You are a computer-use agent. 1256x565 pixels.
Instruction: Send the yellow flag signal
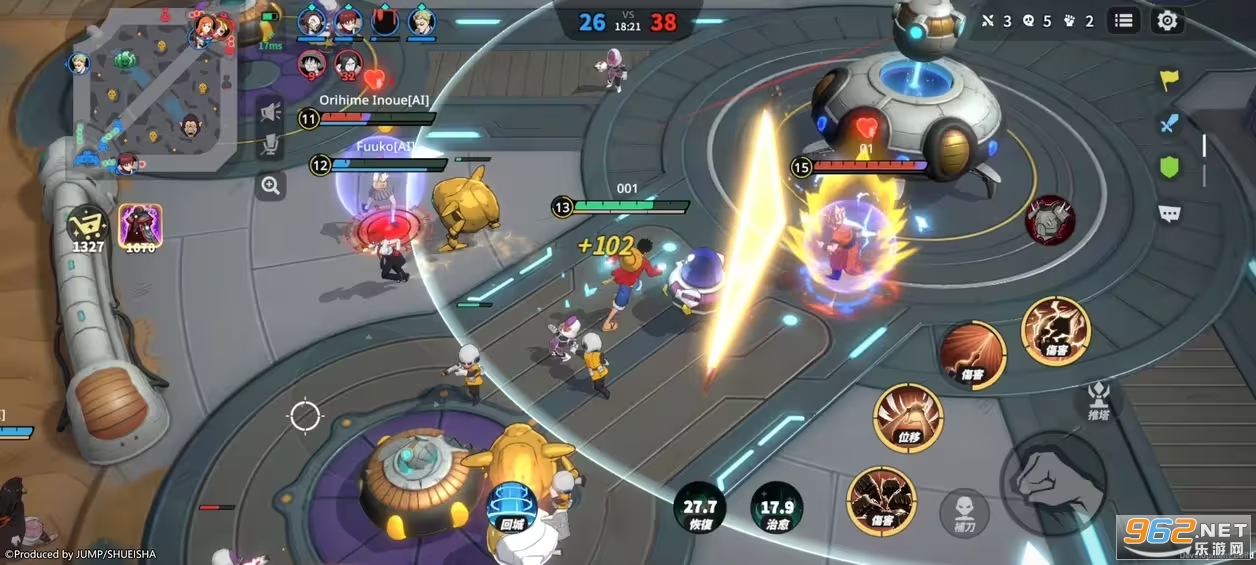[x=1169, y=80]
